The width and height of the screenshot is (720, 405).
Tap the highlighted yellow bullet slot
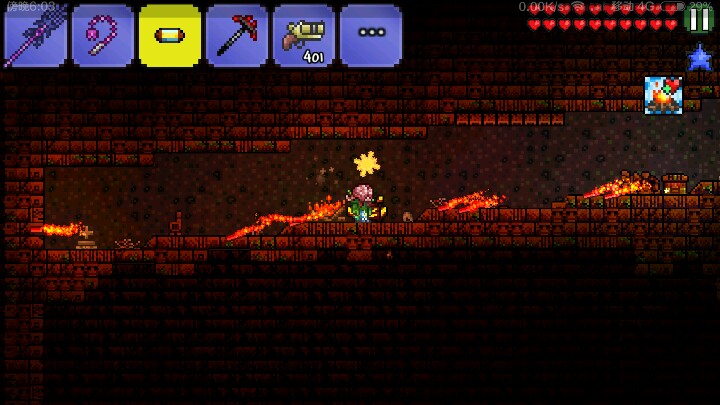(x=169, y=35)
